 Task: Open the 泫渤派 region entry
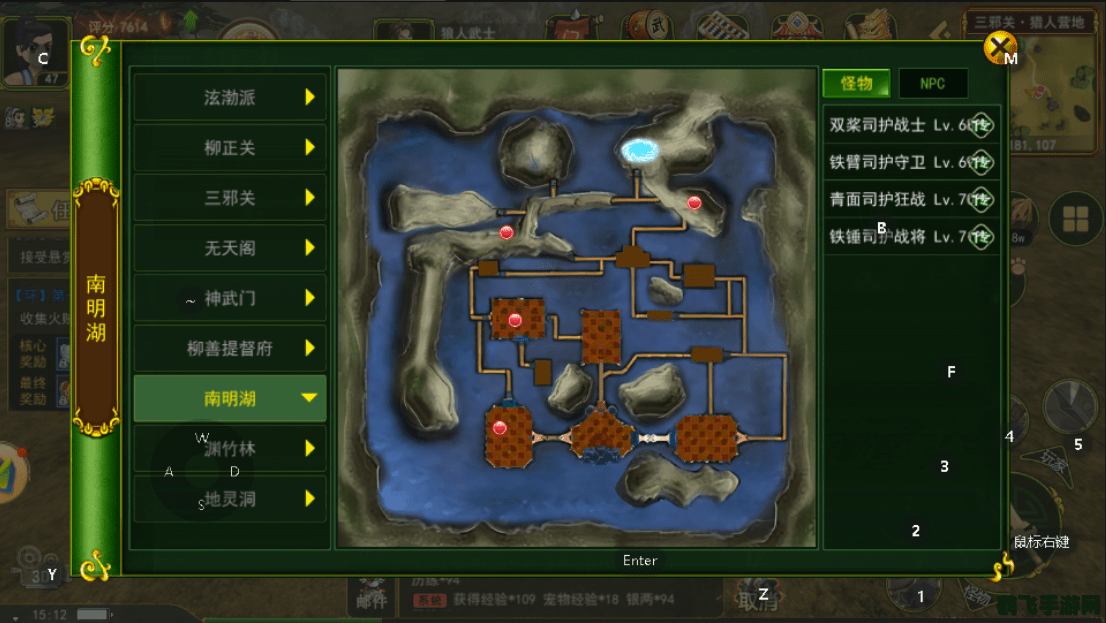click(x=231, y=97)
